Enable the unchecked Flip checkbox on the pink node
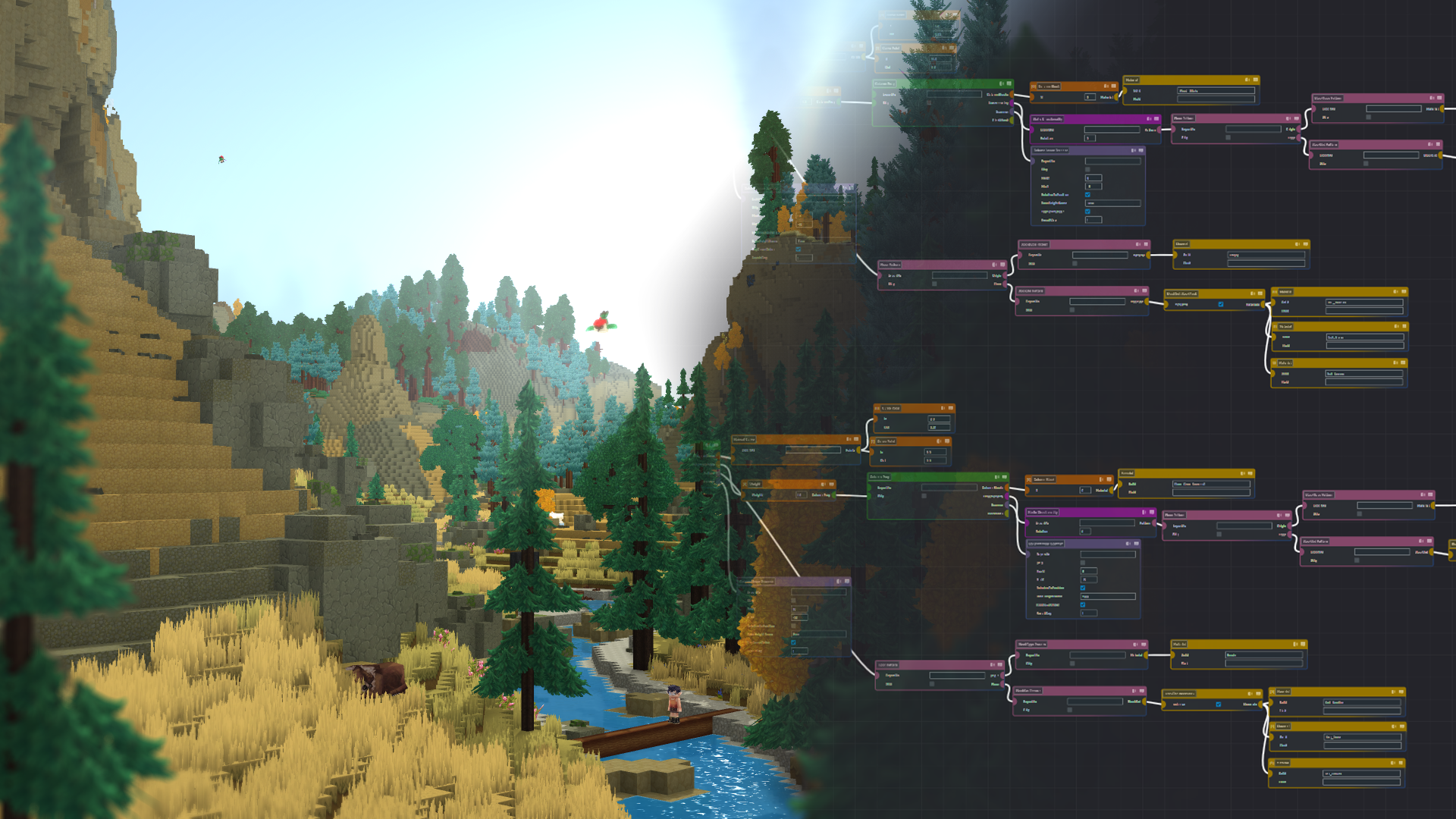Screen dimensions: 1456x819 1228,137
